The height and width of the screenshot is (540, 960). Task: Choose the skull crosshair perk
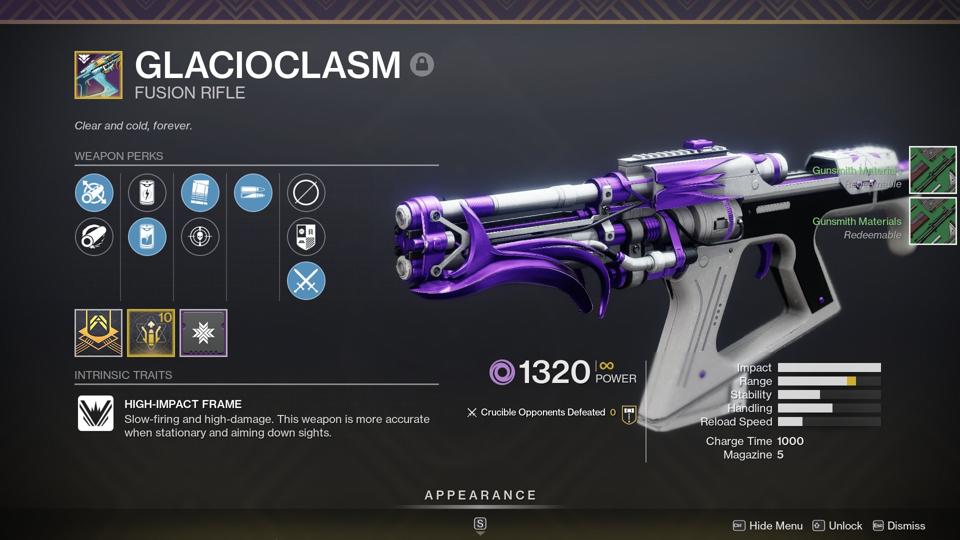pos(200,237)
